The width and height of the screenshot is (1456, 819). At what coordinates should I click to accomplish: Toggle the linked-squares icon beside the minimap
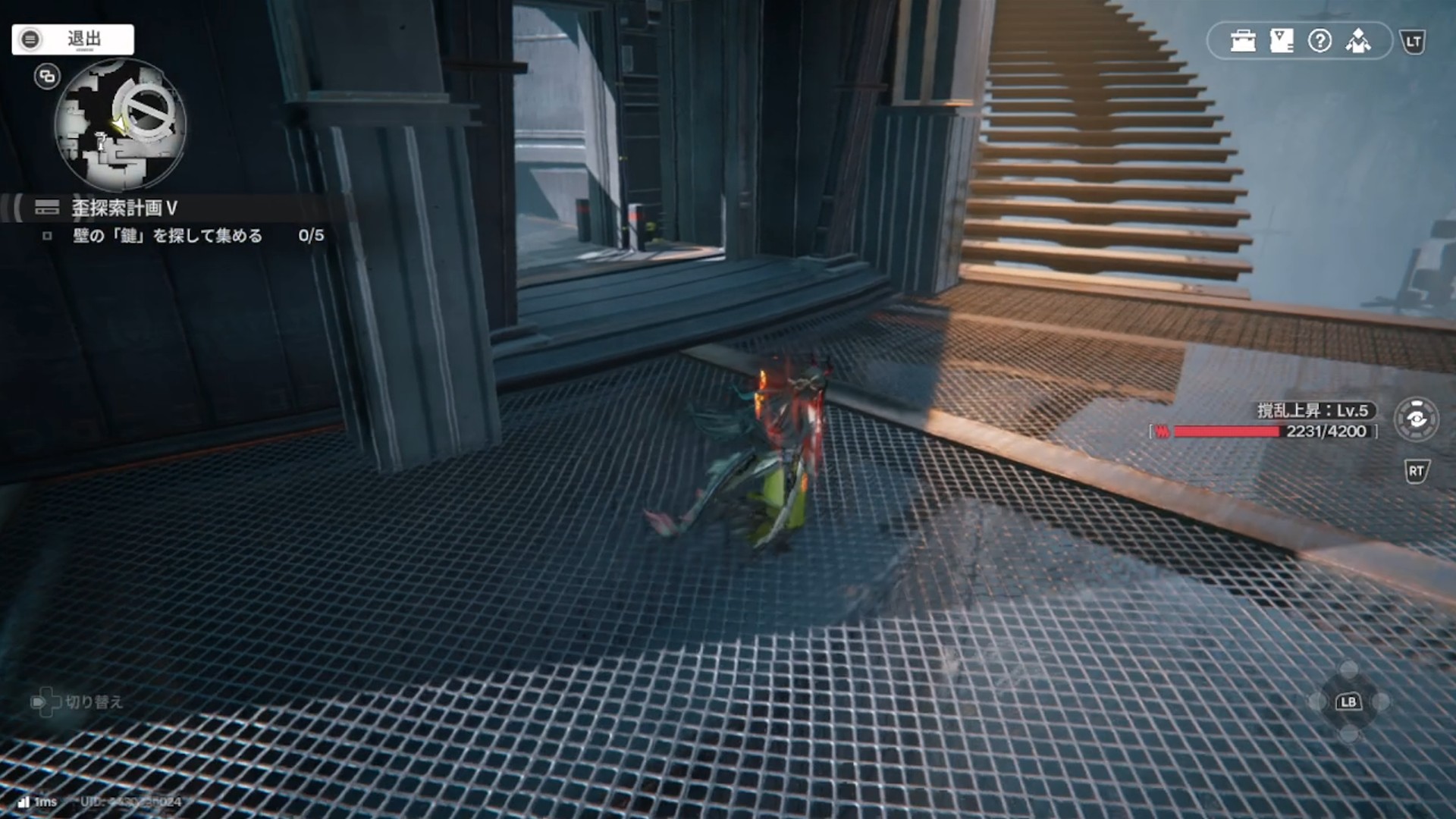(x=47, y=77)
